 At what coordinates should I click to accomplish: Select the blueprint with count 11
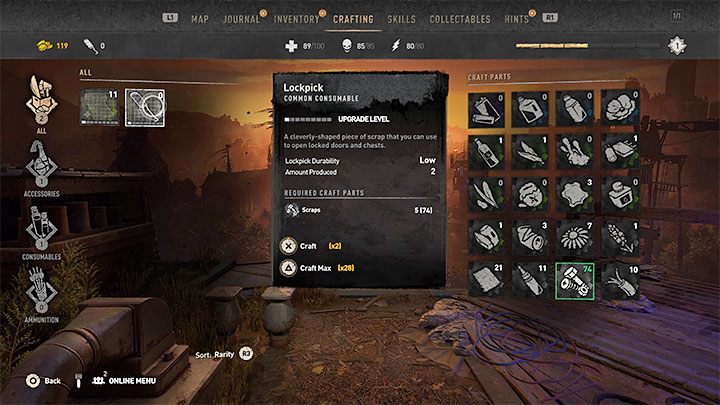pyautogui.click(x=99, y=108)
